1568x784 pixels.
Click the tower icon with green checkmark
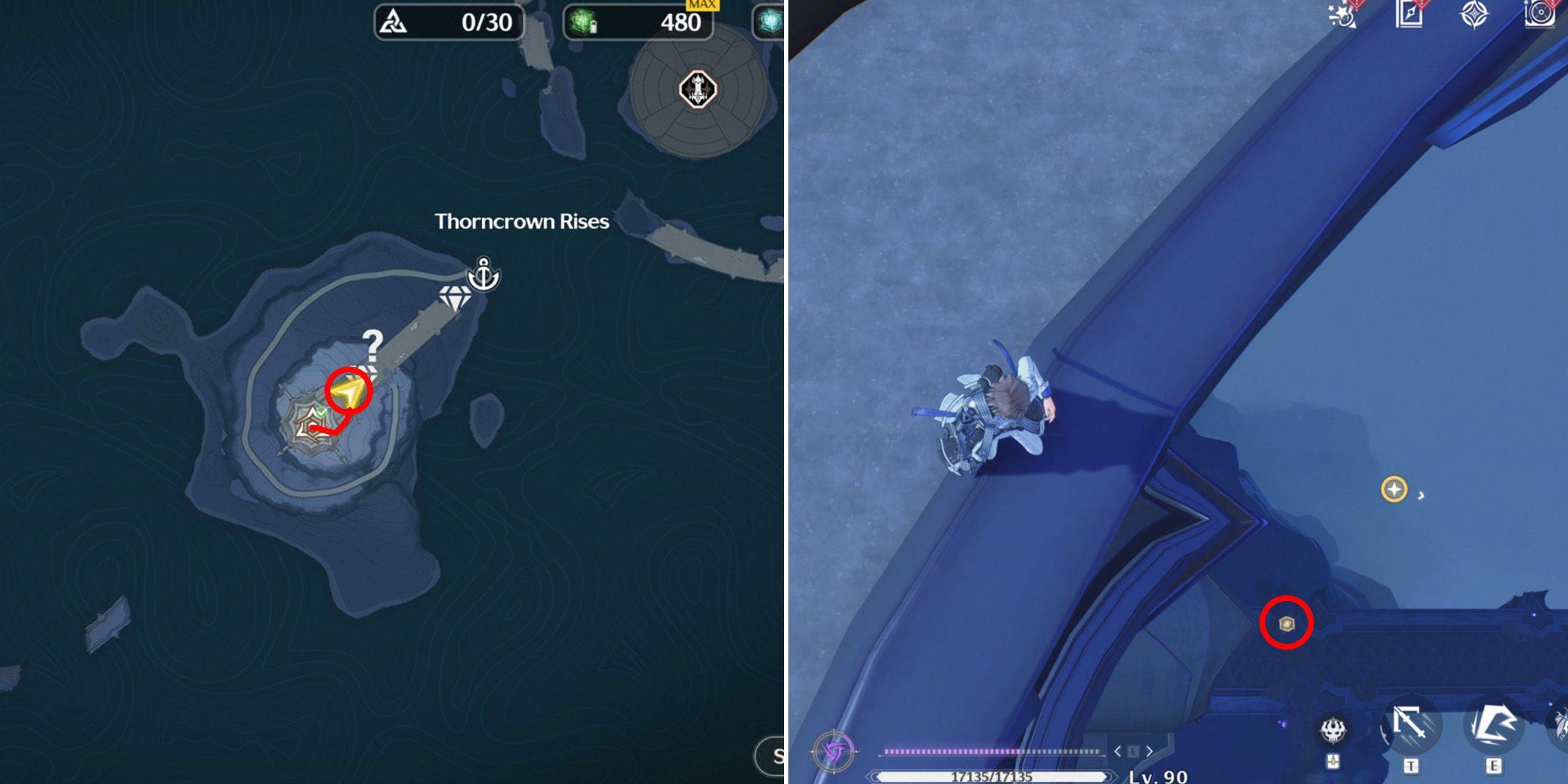313,421
